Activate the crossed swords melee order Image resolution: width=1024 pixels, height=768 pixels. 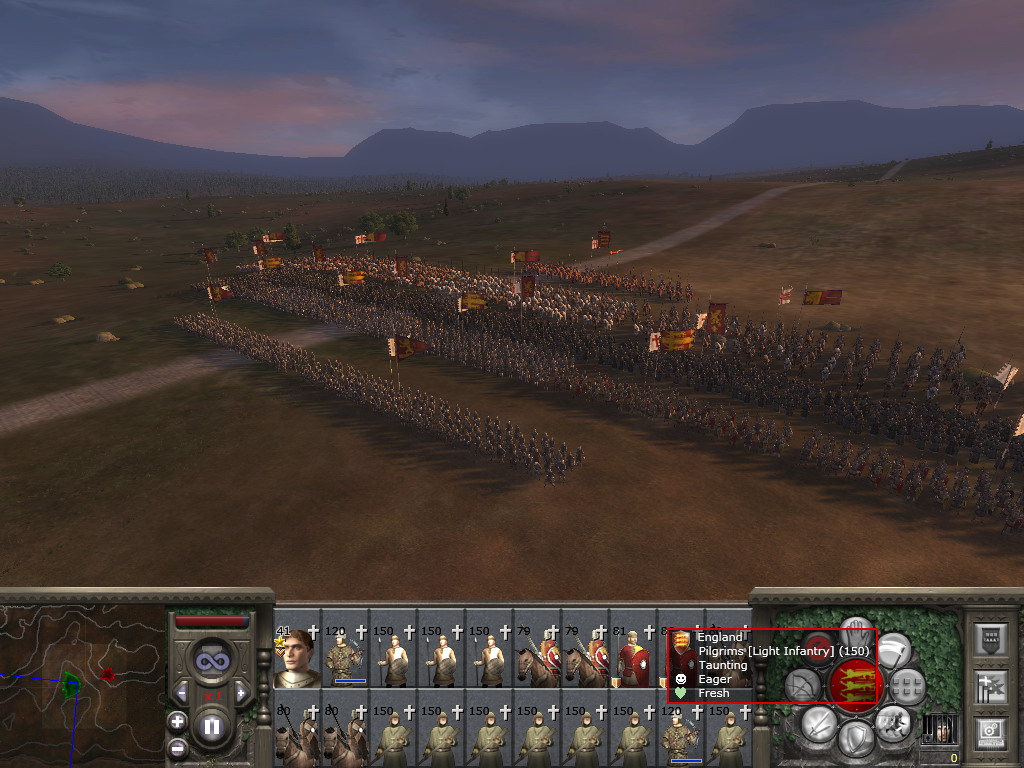(x=818, y=723)
